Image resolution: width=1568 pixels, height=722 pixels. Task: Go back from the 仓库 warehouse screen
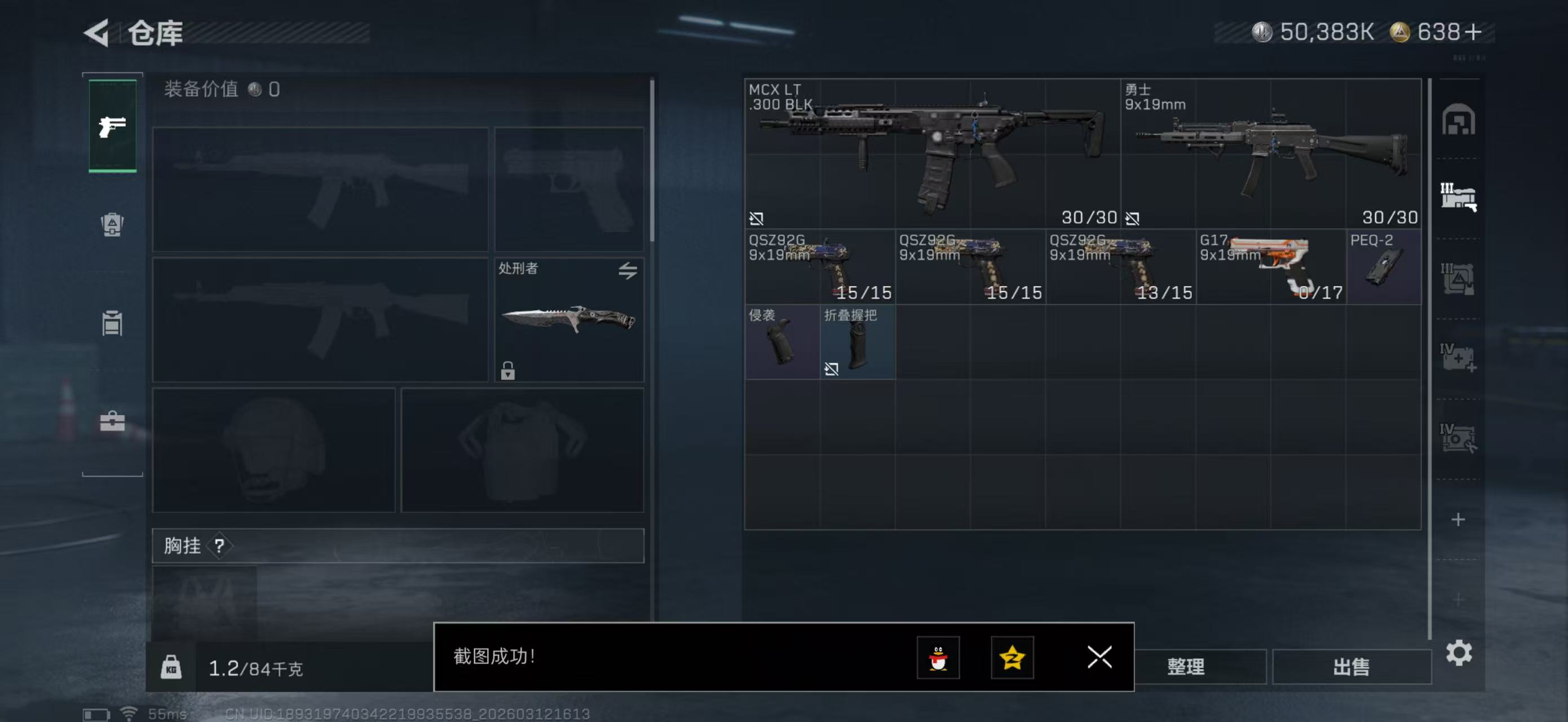98,32
